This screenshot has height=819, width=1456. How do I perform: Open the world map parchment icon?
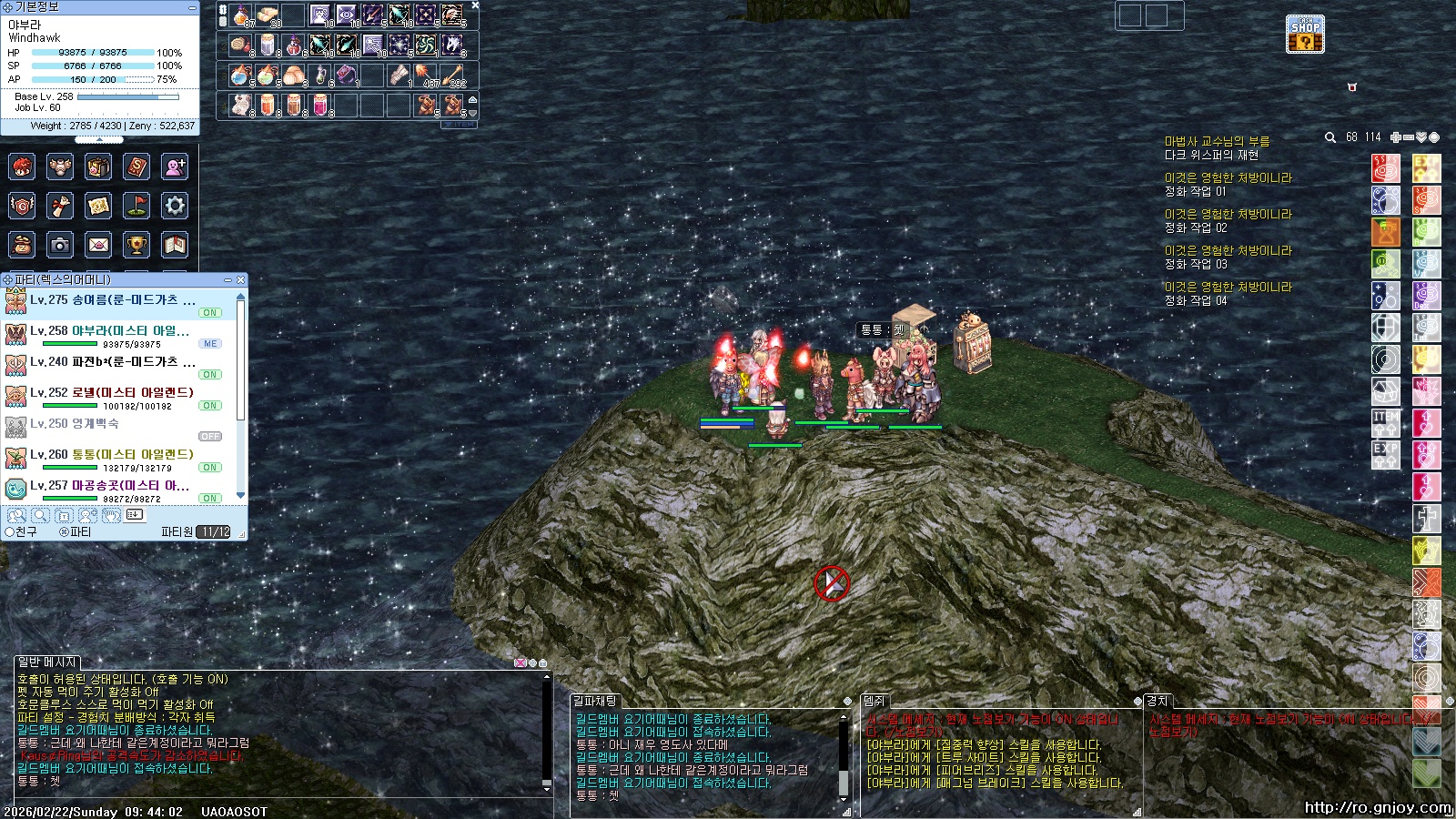(x=98, y=206)
